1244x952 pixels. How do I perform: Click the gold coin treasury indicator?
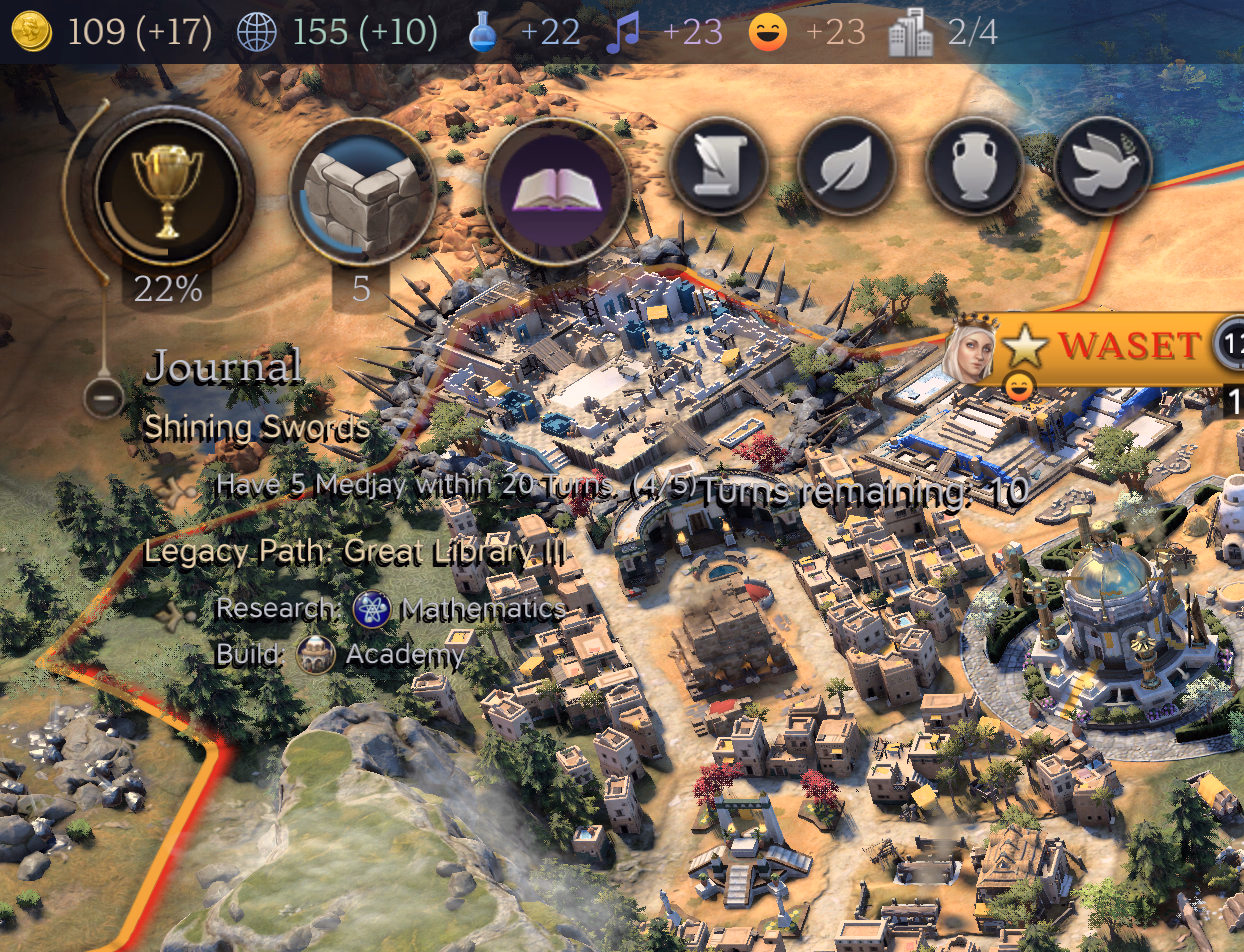[32, 32]
